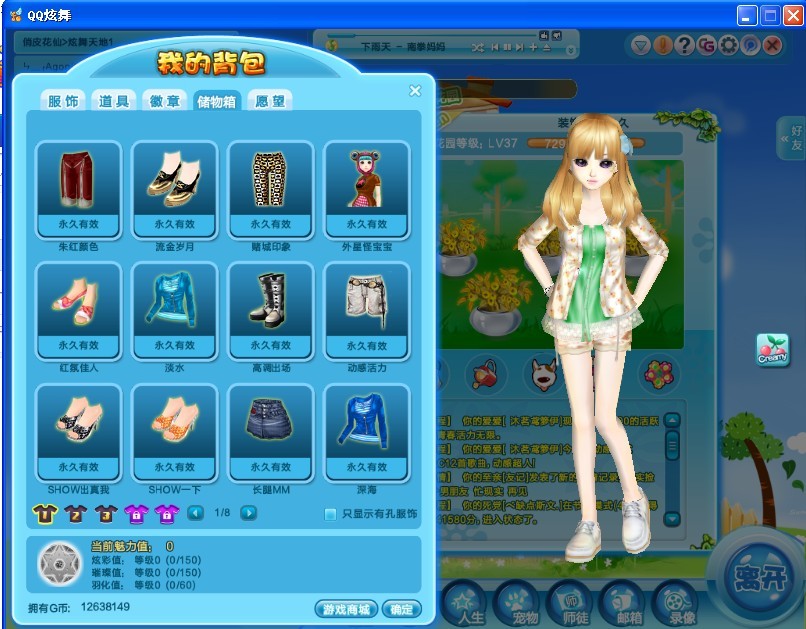Image resolution: width=806 pixels, height=629 pixels.
Task: Select the 朱红颜色 red pants item
Action: pos(79,188)
